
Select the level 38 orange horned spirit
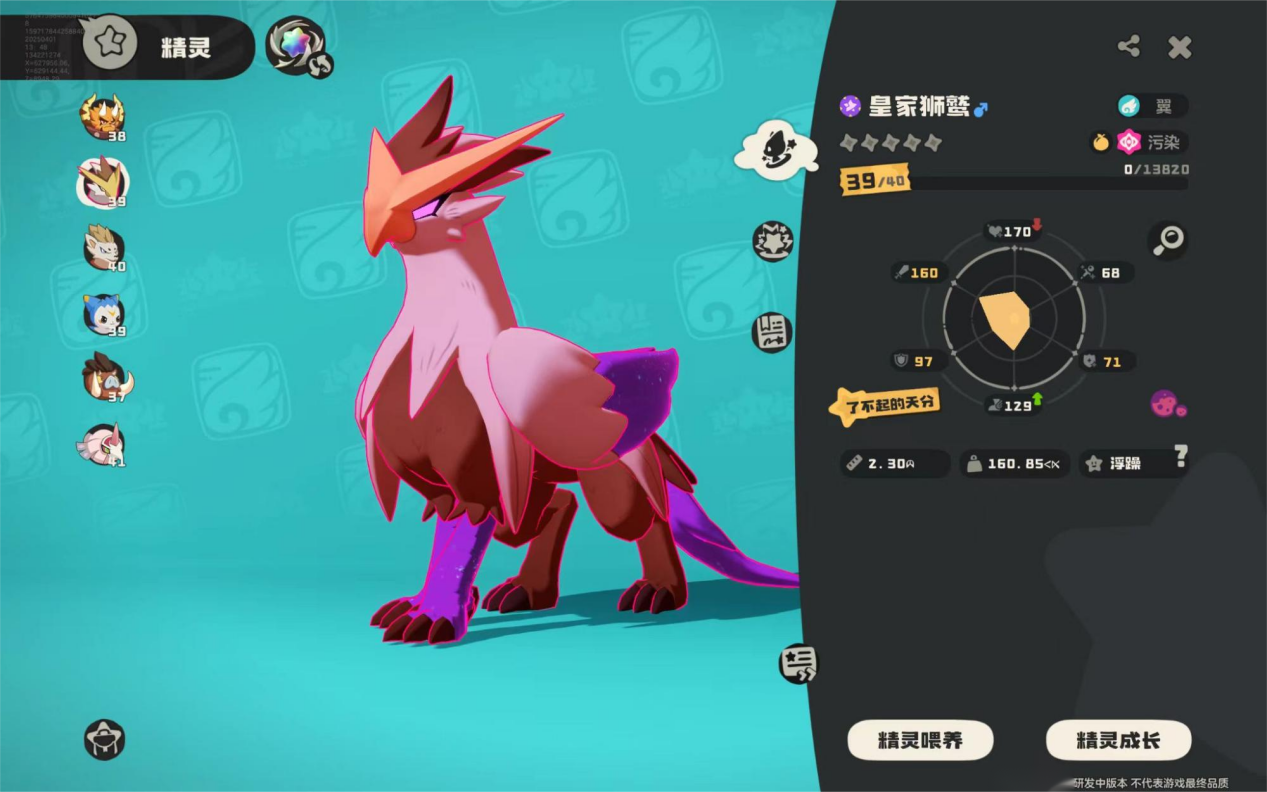102,117
